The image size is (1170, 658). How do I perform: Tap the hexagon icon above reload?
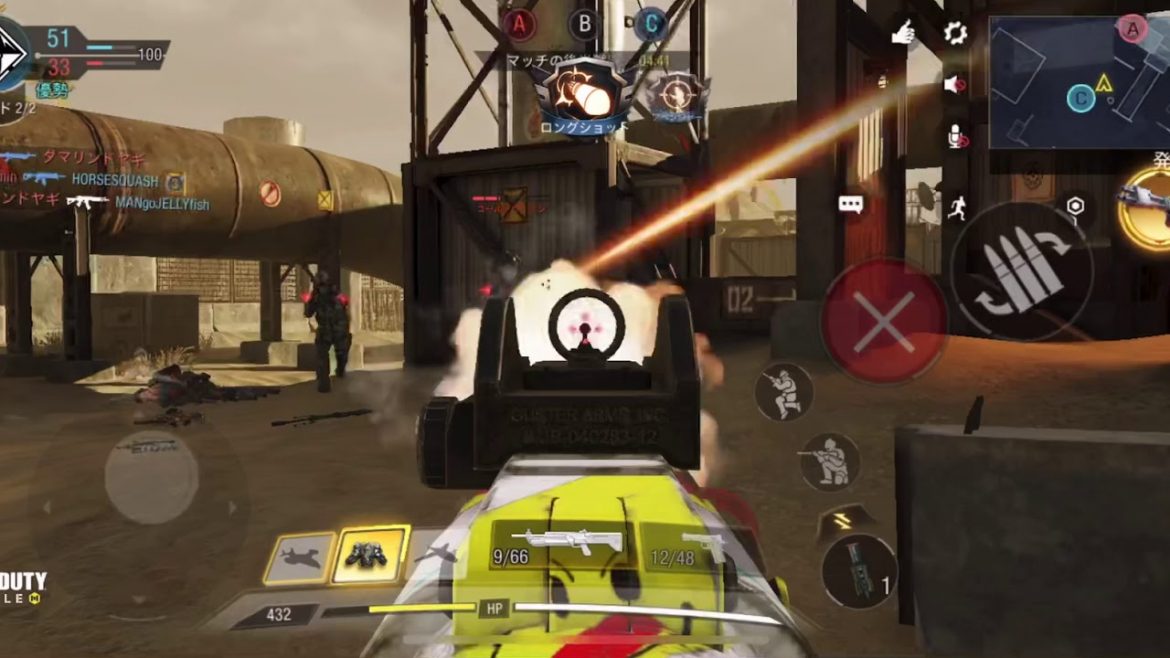(1075, 206)
